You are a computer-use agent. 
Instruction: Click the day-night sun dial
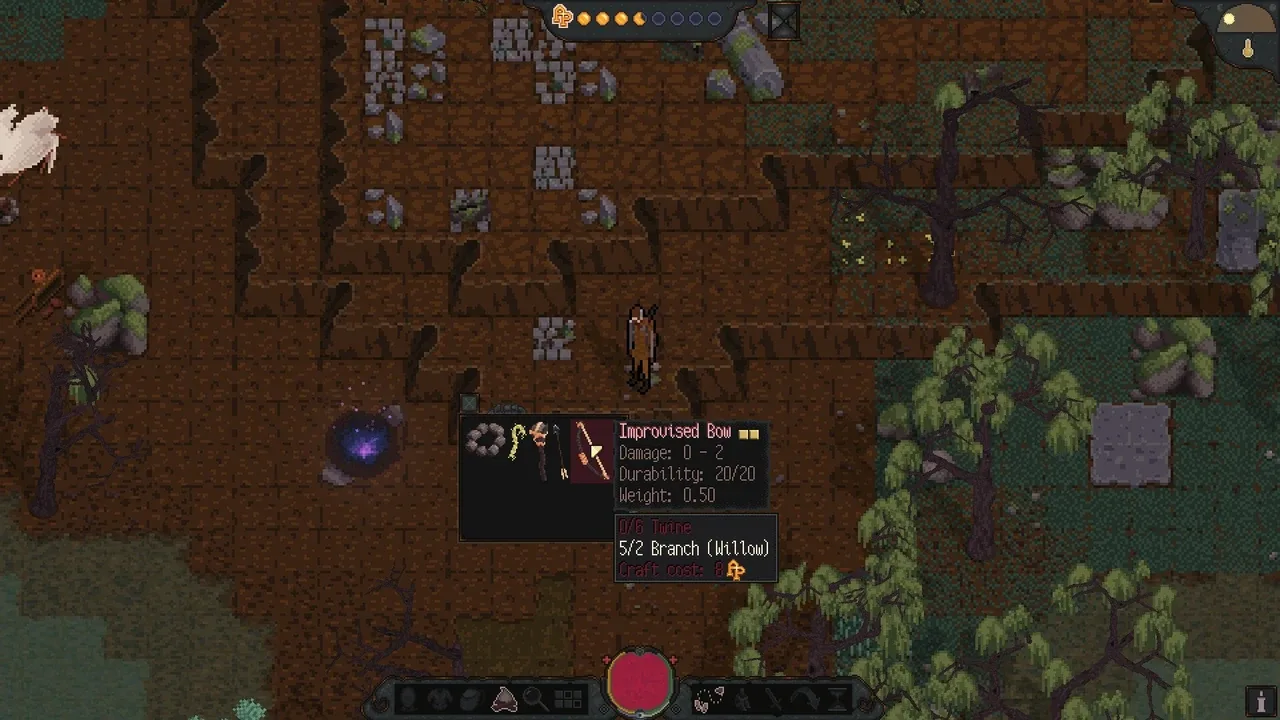pos(1243,24)
